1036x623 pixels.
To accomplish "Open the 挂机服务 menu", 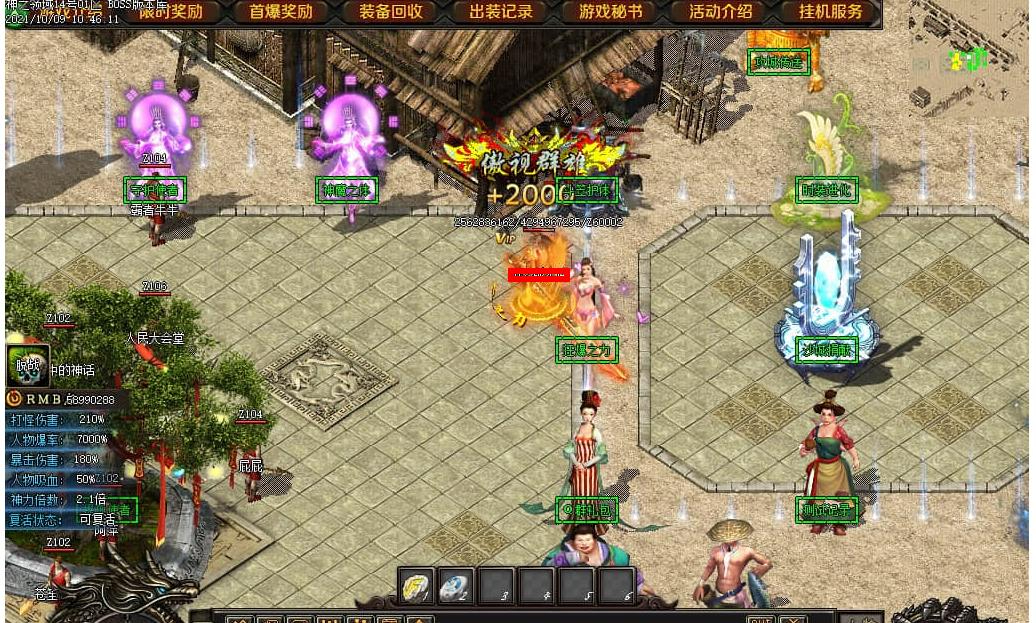I will 830,13.
